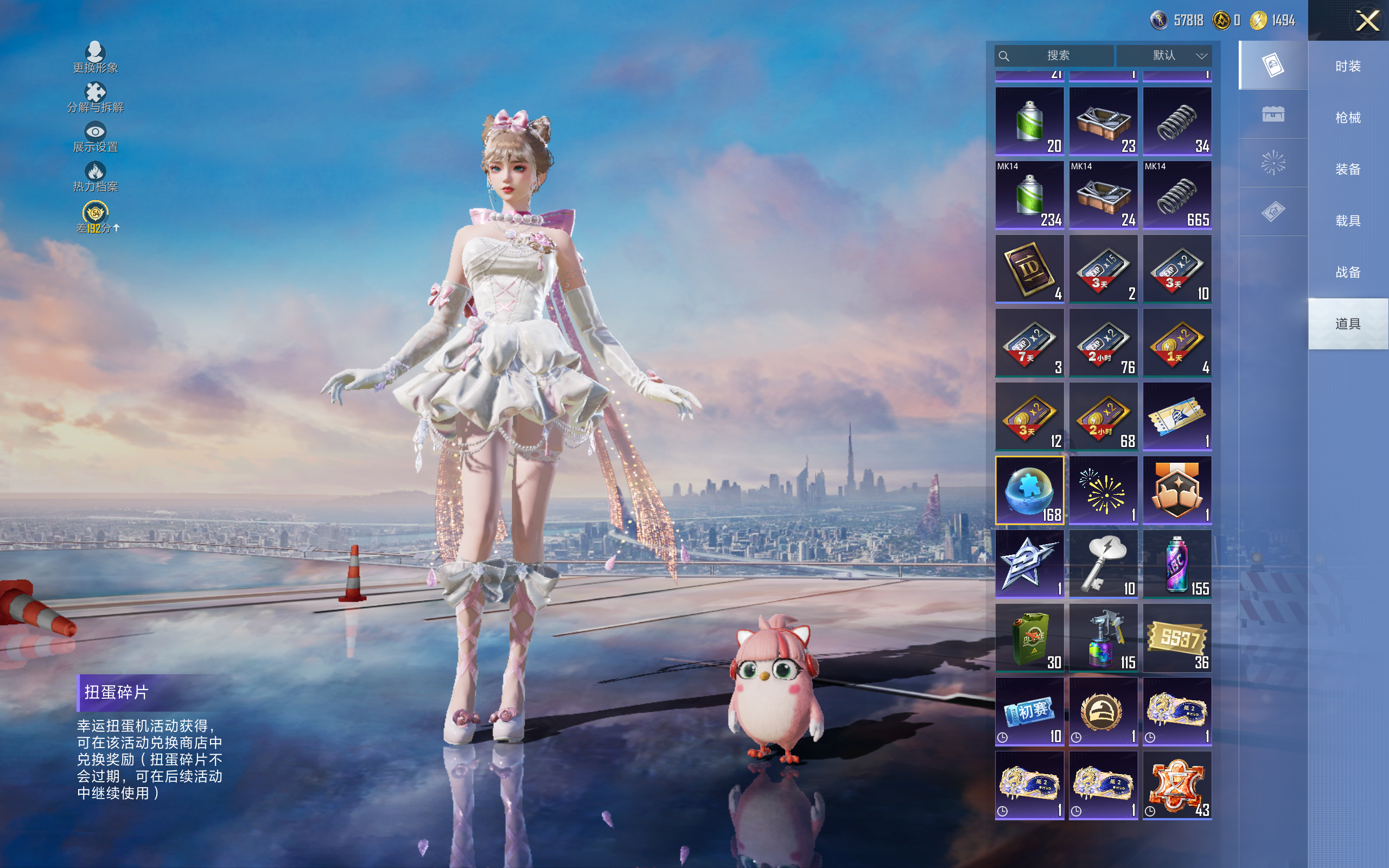1389x868 pixels.
Task: Select the SS37 gold ticket item
Action: 1177,638
